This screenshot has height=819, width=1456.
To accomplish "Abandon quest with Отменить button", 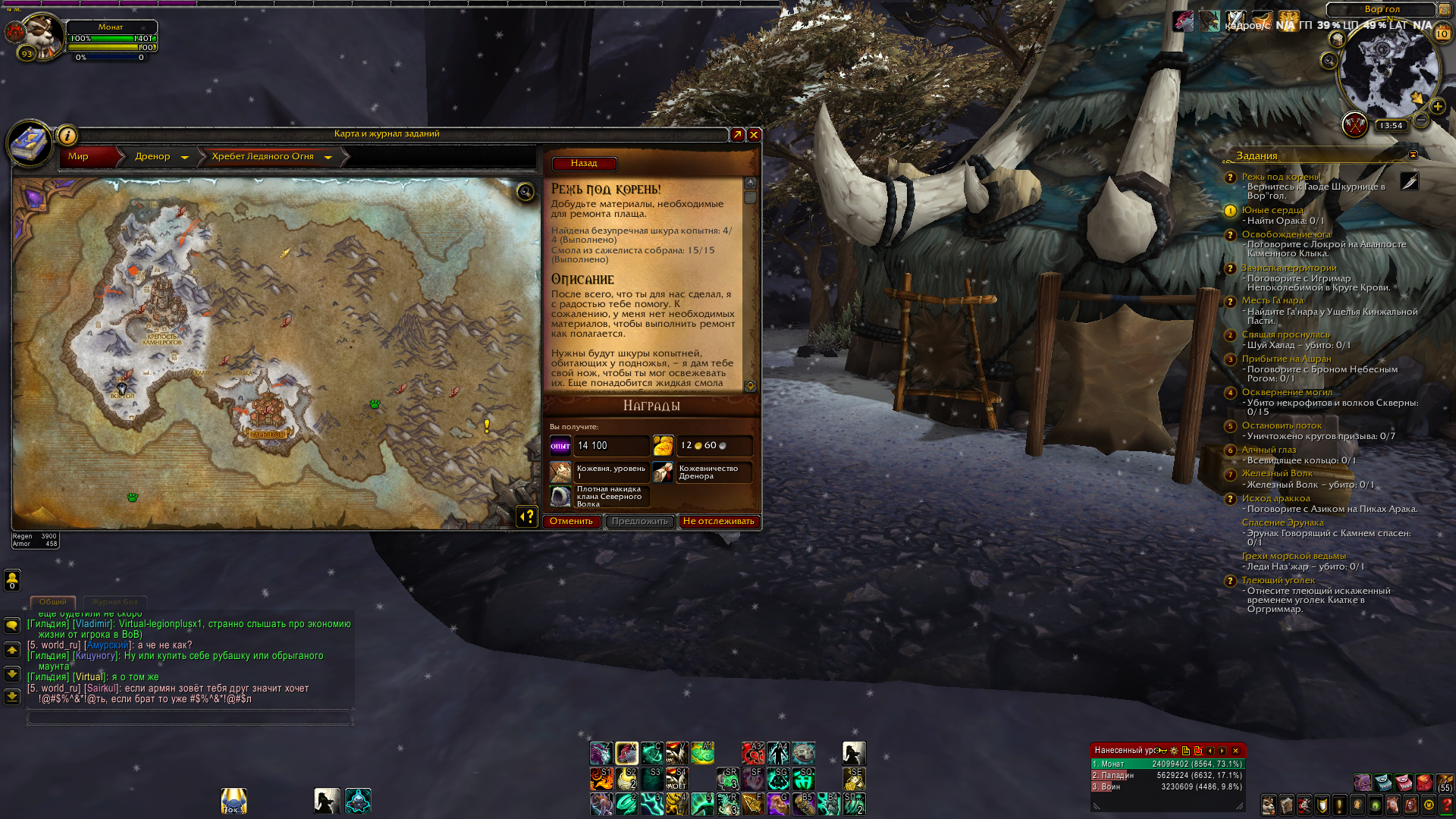I will [572, 522].
